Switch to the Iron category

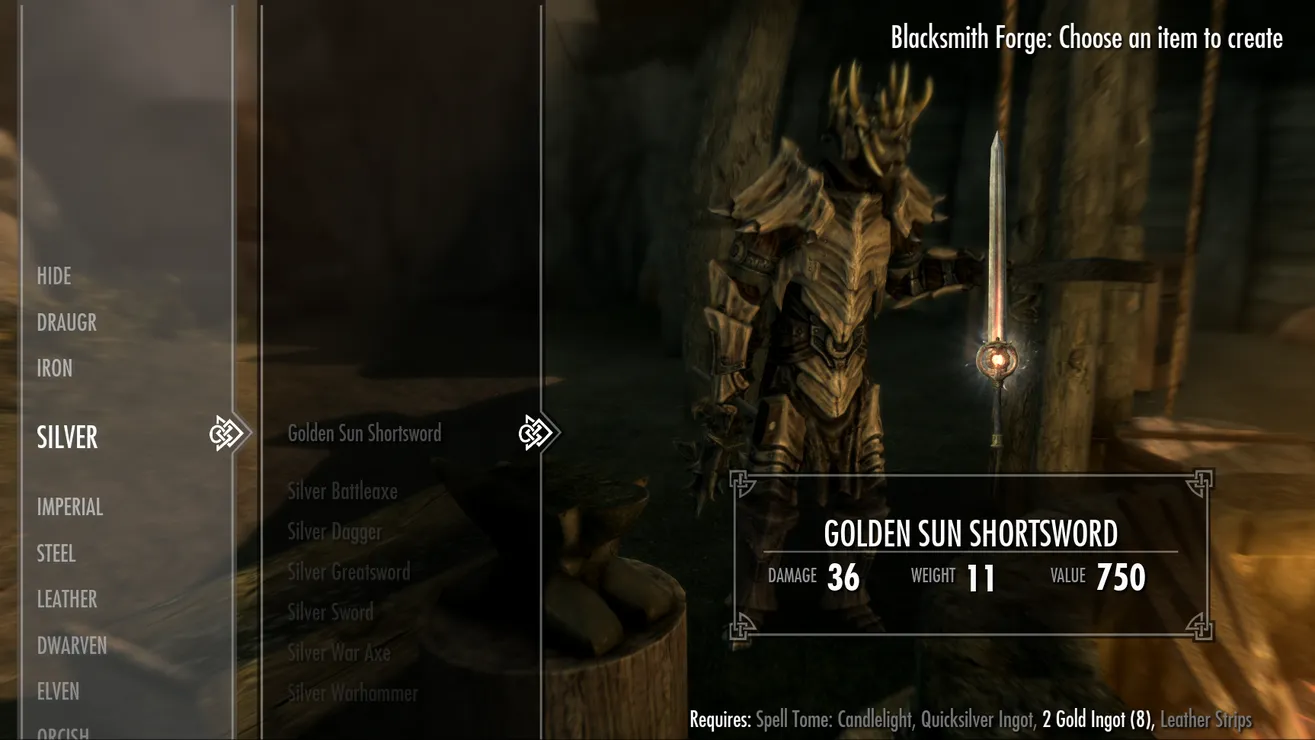[x=55, y=368]
